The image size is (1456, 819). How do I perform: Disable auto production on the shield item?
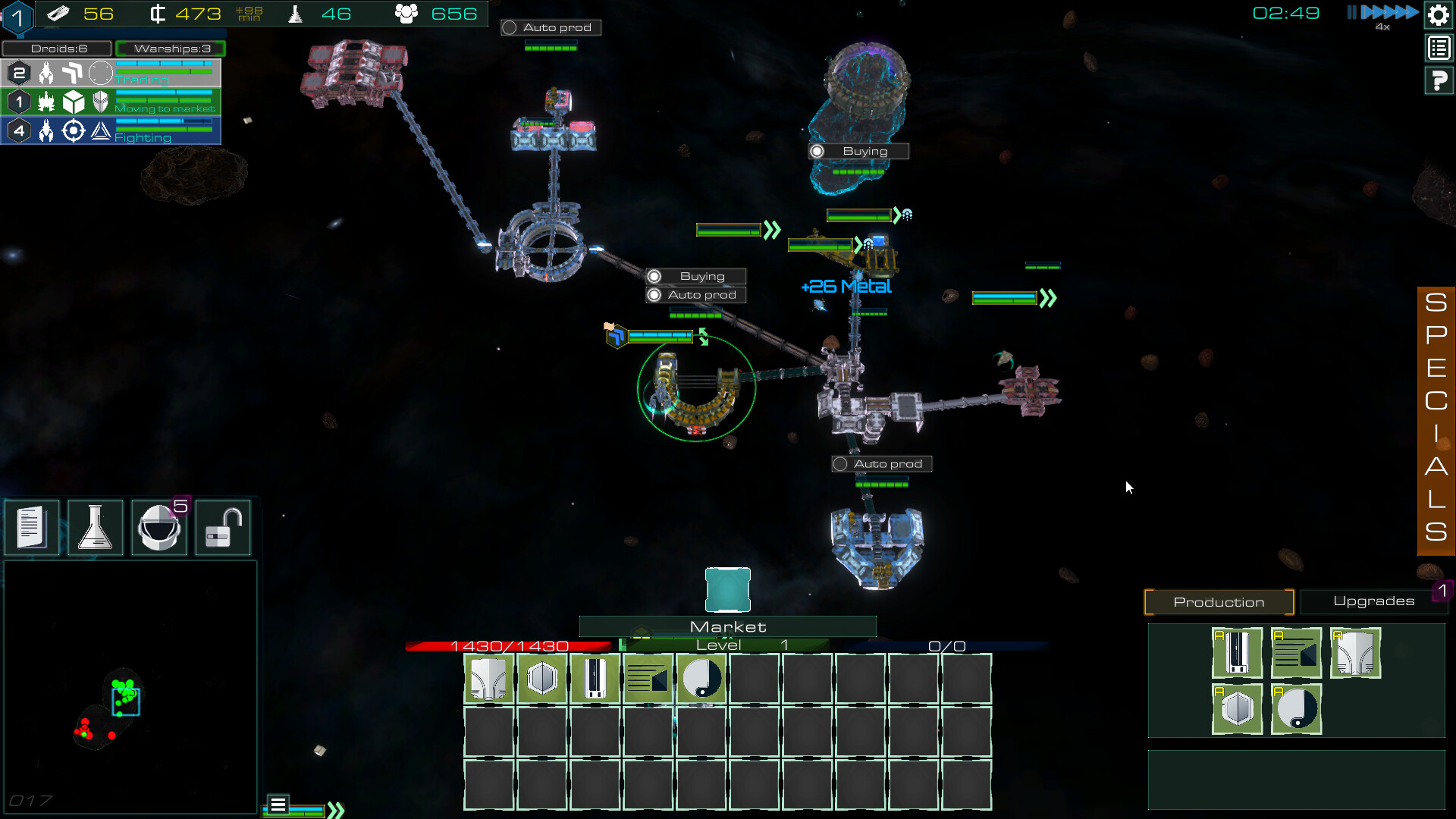[1238, 711]
